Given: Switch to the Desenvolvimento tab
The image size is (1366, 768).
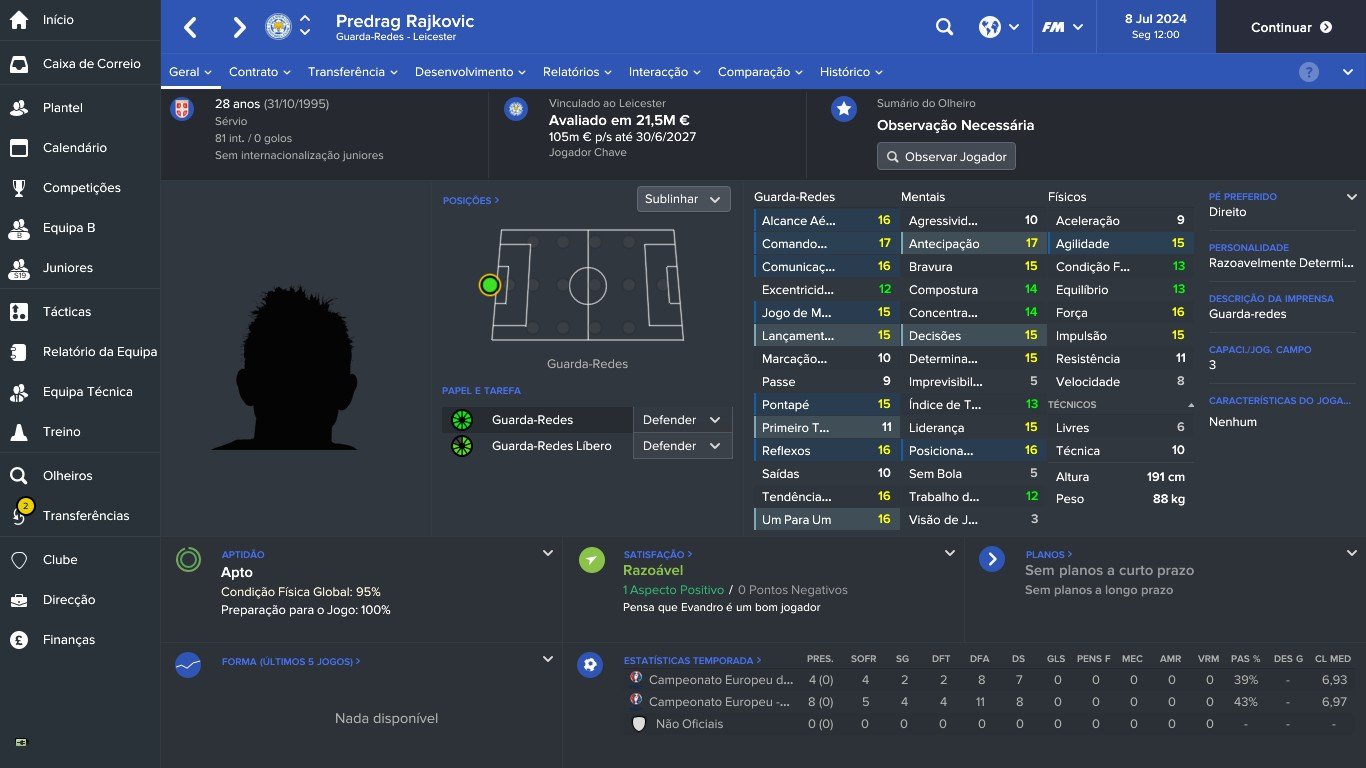Looking at the screenshot, I should click(470, 72).
